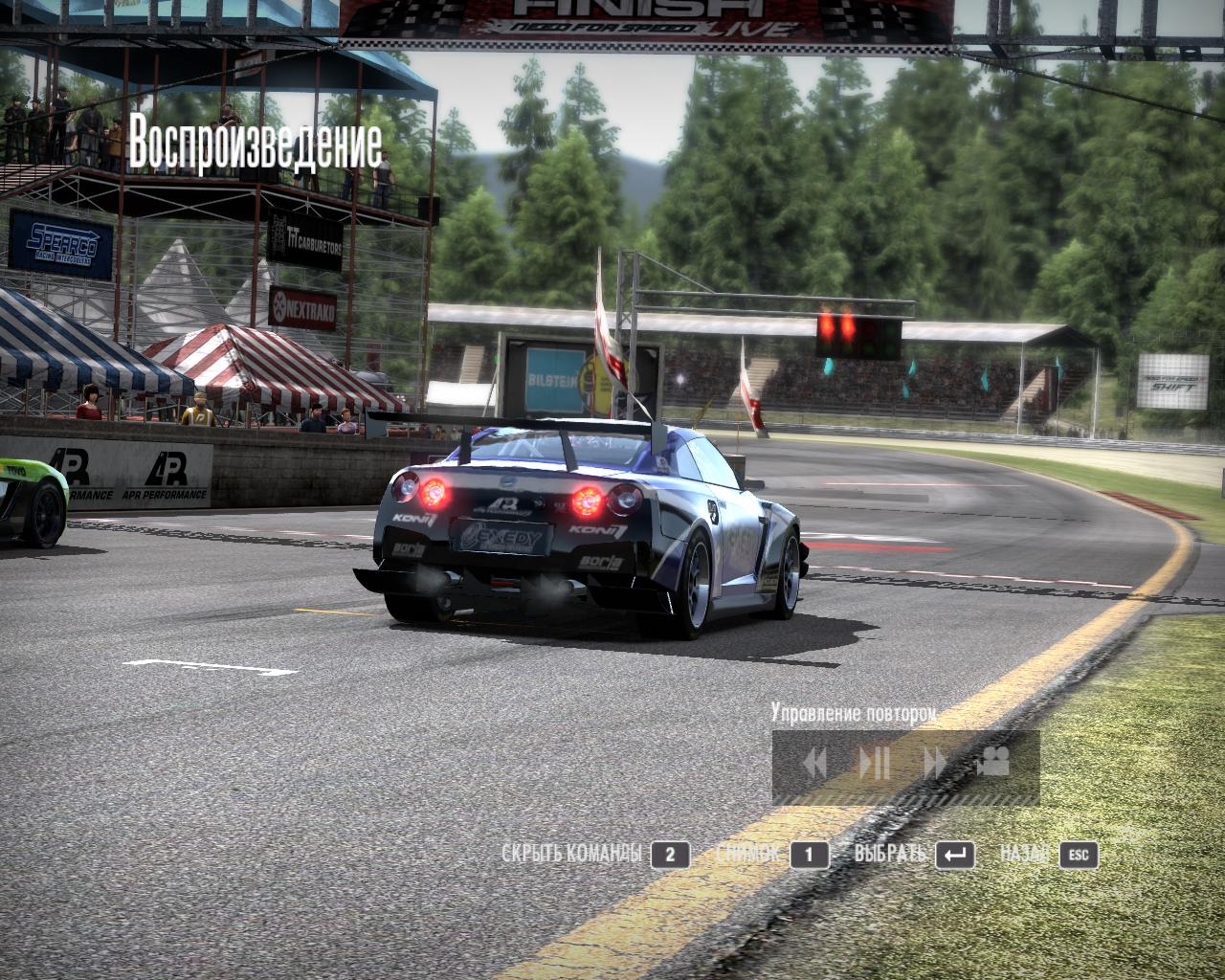Switch the replay camera view
1225x980 pixels.
(993, 762)
